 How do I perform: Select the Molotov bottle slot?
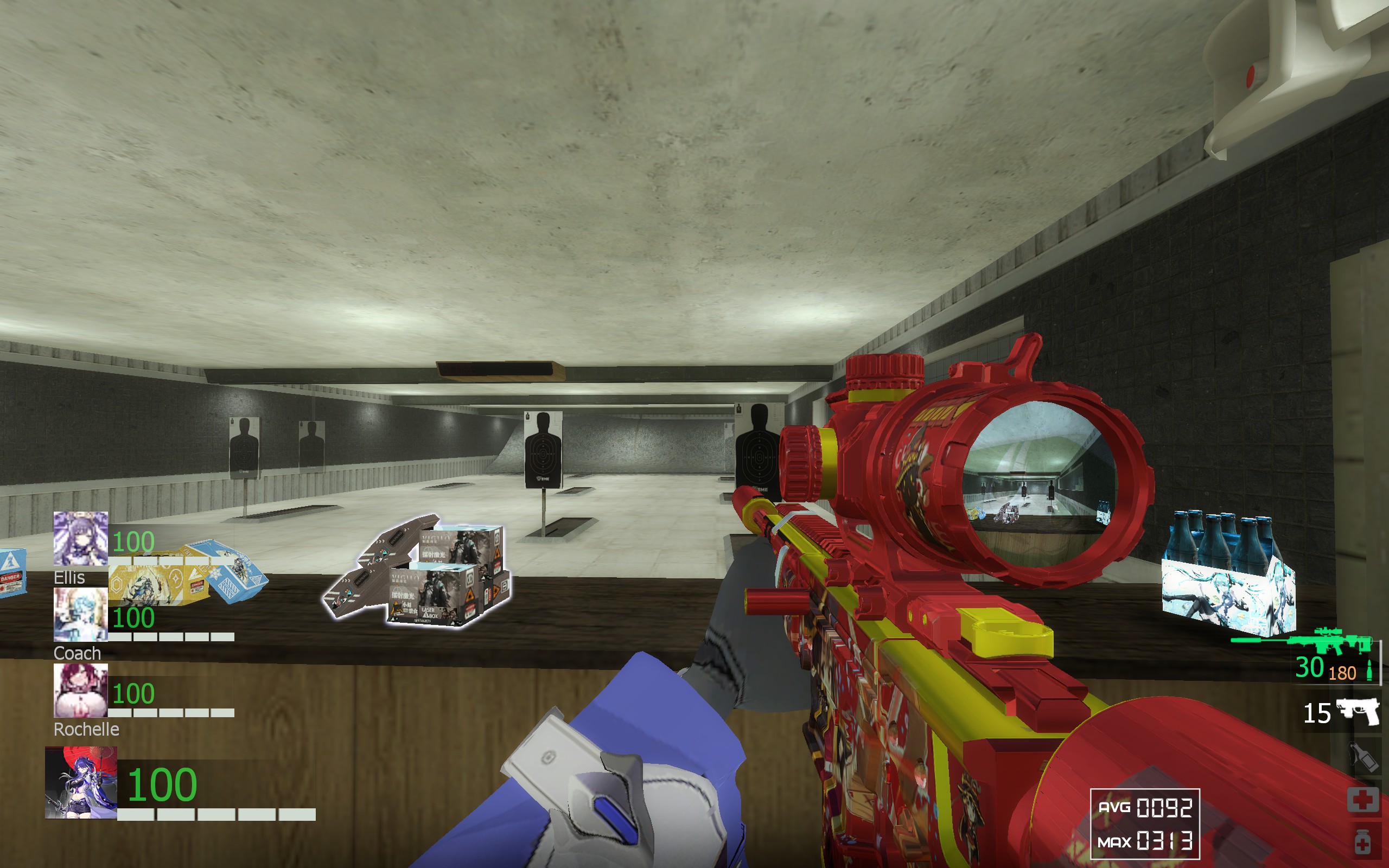pyautogui.click(x=1363, y=757)
